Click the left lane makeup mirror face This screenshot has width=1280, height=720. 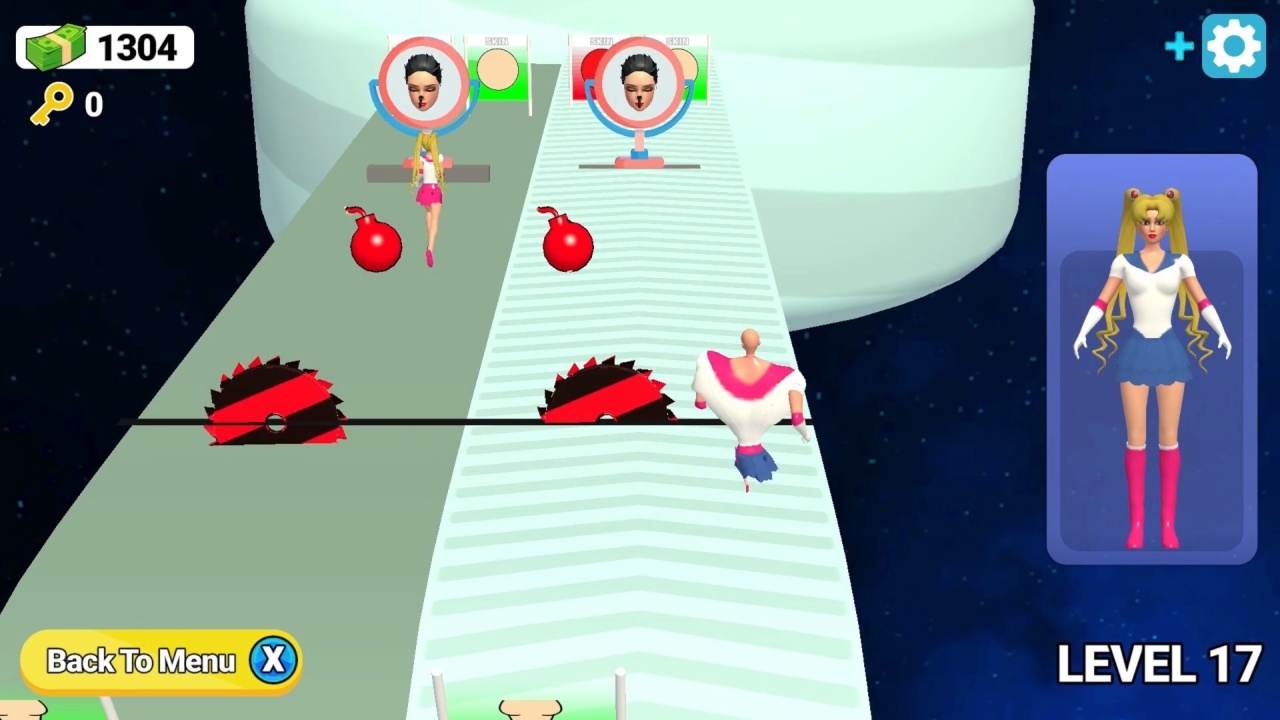click(423, 81)
